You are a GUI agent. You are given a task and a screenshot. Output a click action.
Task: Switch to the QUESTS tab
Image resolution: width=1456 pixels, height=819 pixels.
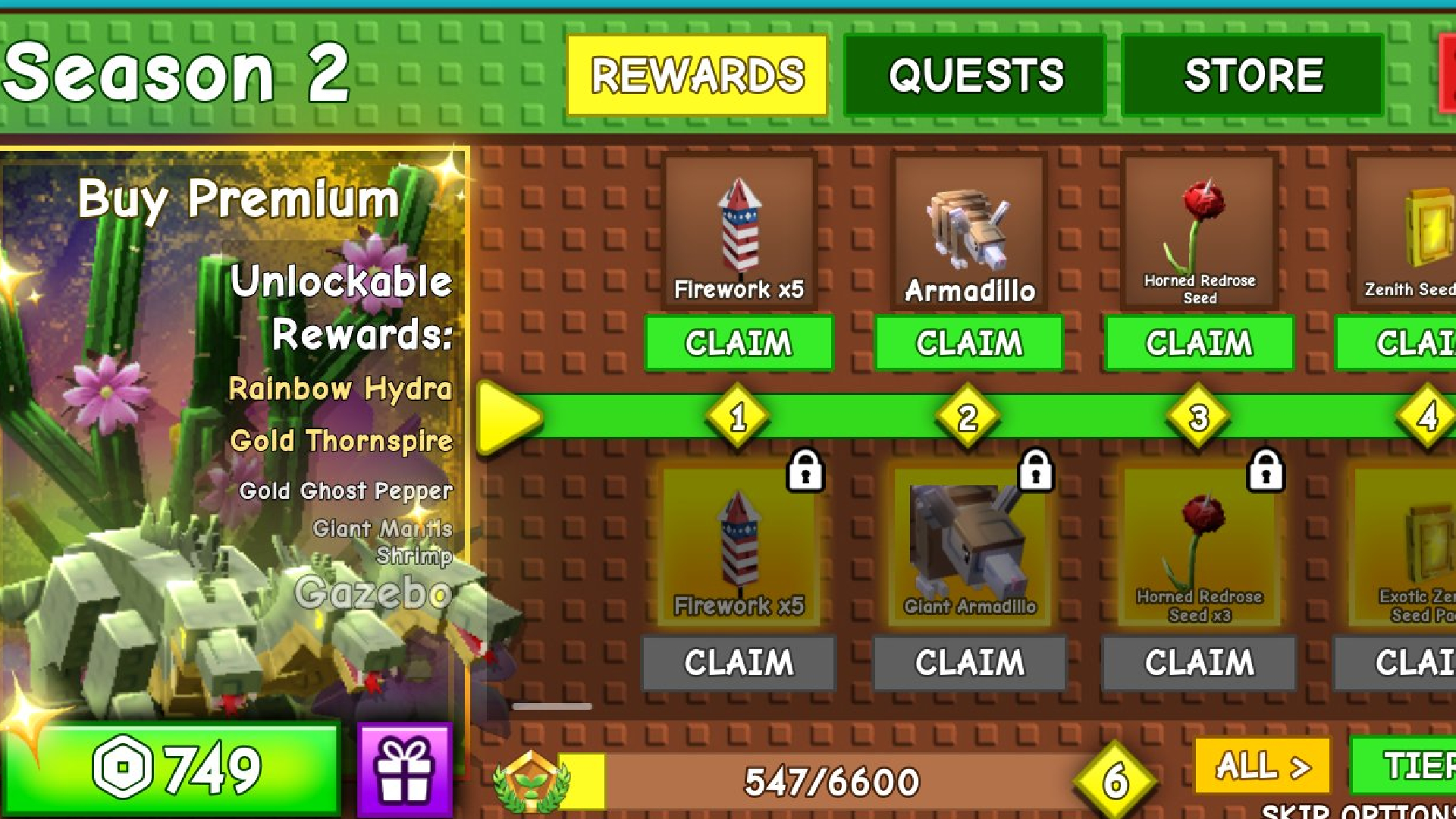(974, 76)
